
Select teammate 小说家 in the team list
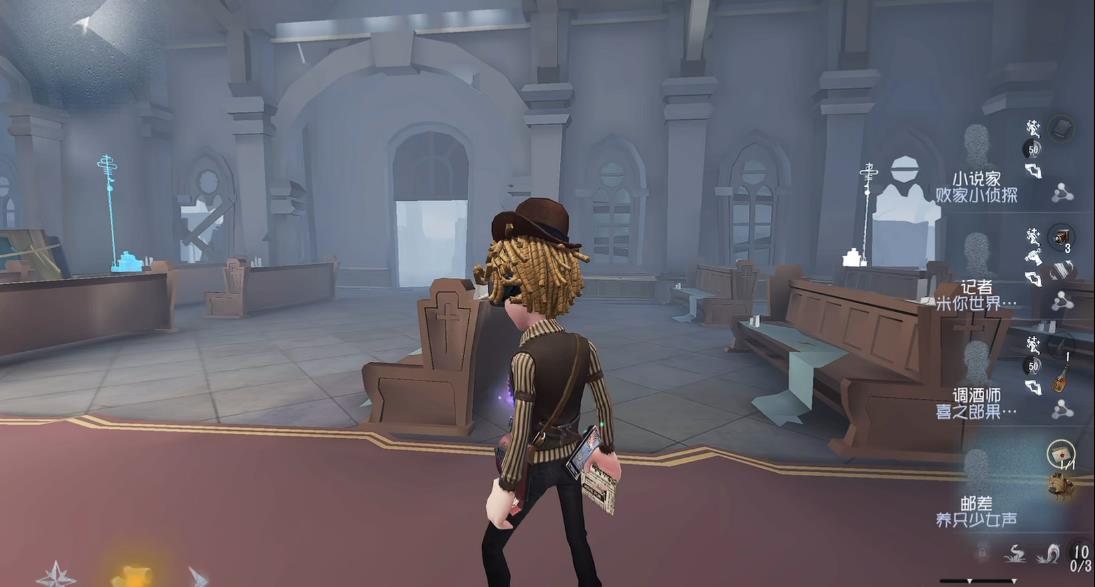coord(976,179)
